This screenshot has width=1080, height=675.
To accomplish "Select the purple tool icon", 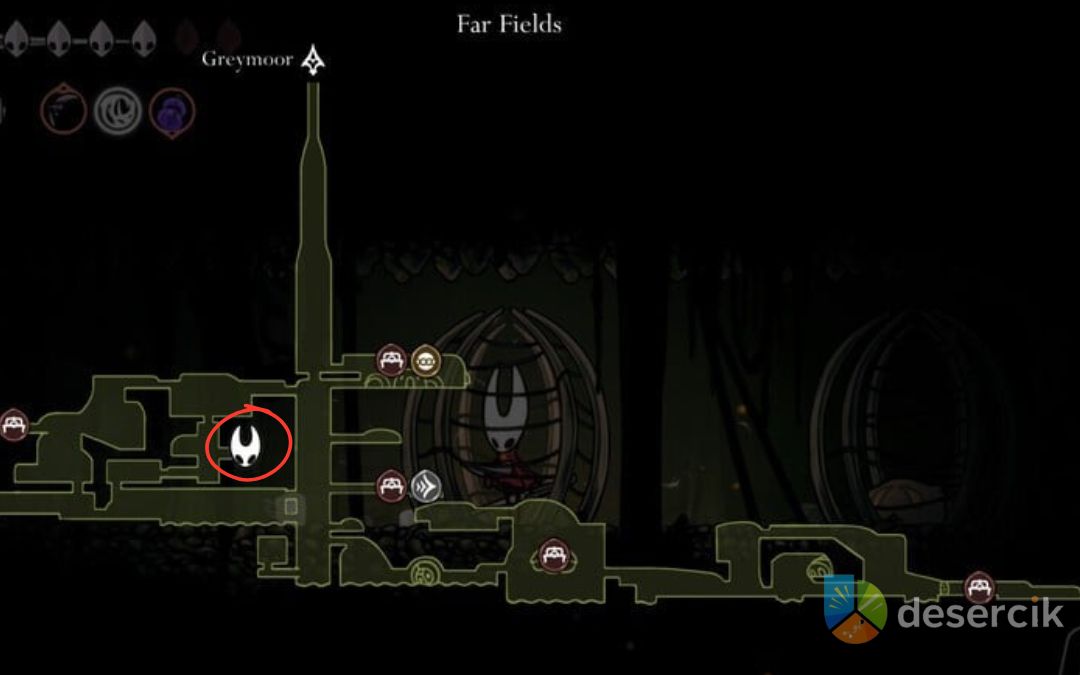I will (172, 111).
